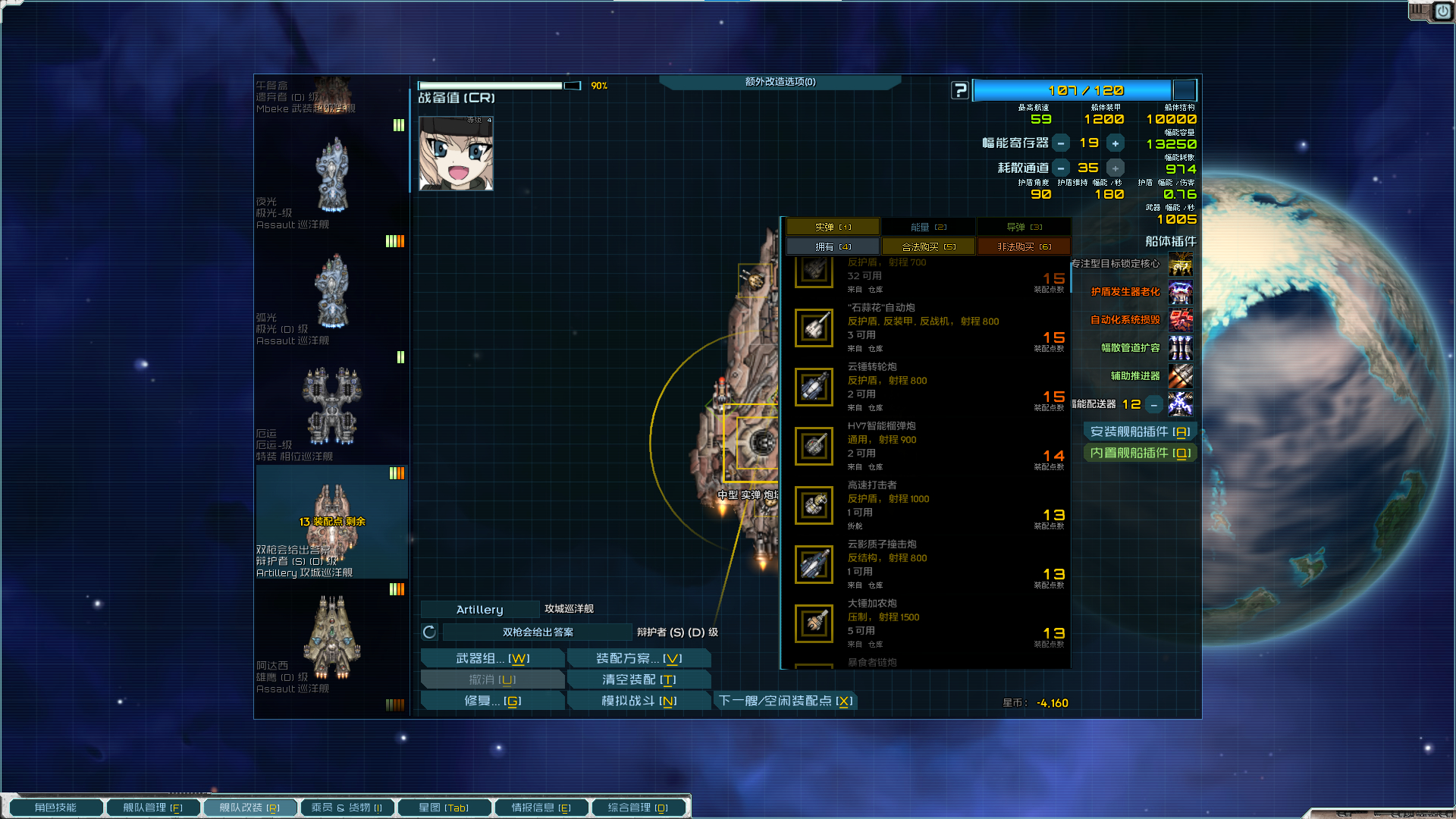Viewport: 1456px width, 819px height.
Task: Open the 非法购买 filter tab
Action: click(x=1024, y=246)
